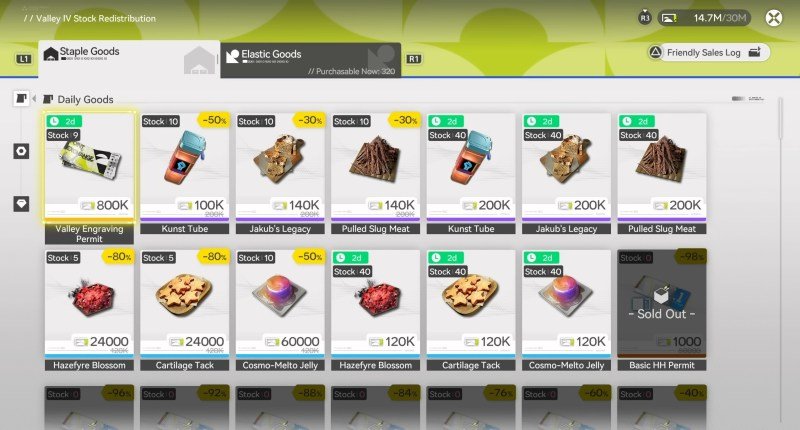Select the 120K Hazefyre Blossom
800x430 pixels.
click(375, 303)
